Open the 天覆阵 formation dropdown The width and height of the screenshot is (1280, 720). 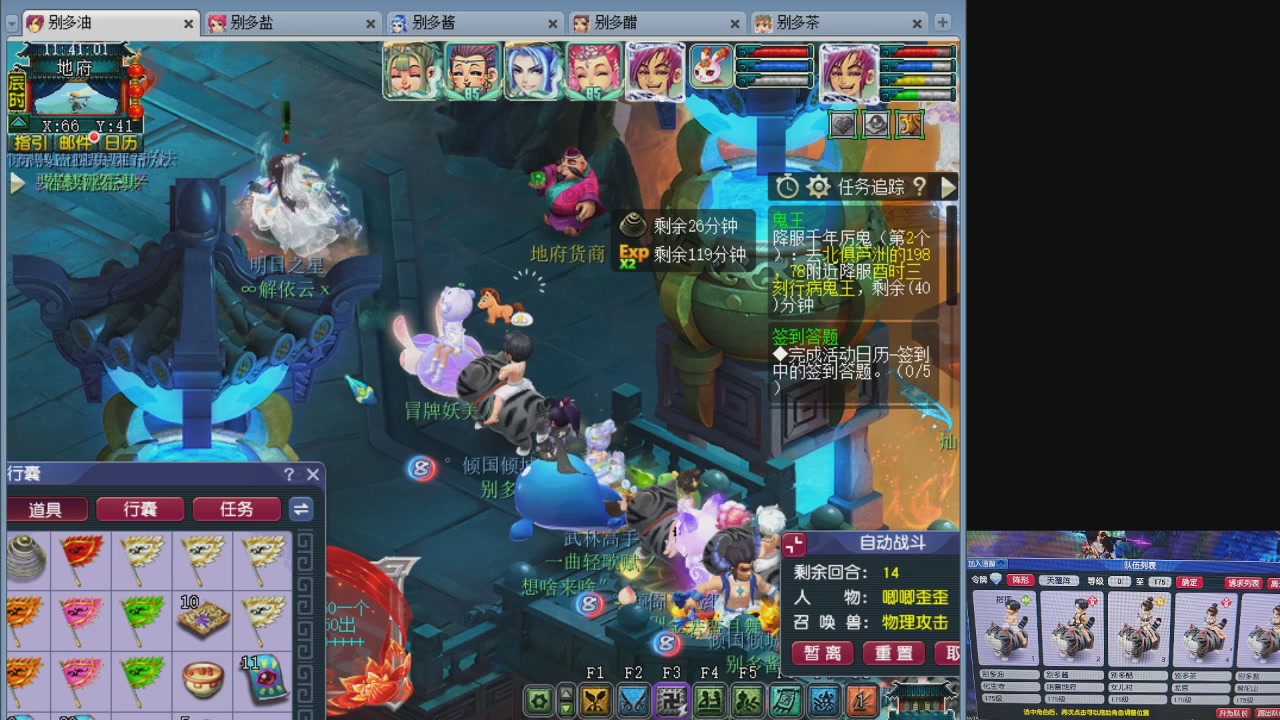[x=1059, y=581]
